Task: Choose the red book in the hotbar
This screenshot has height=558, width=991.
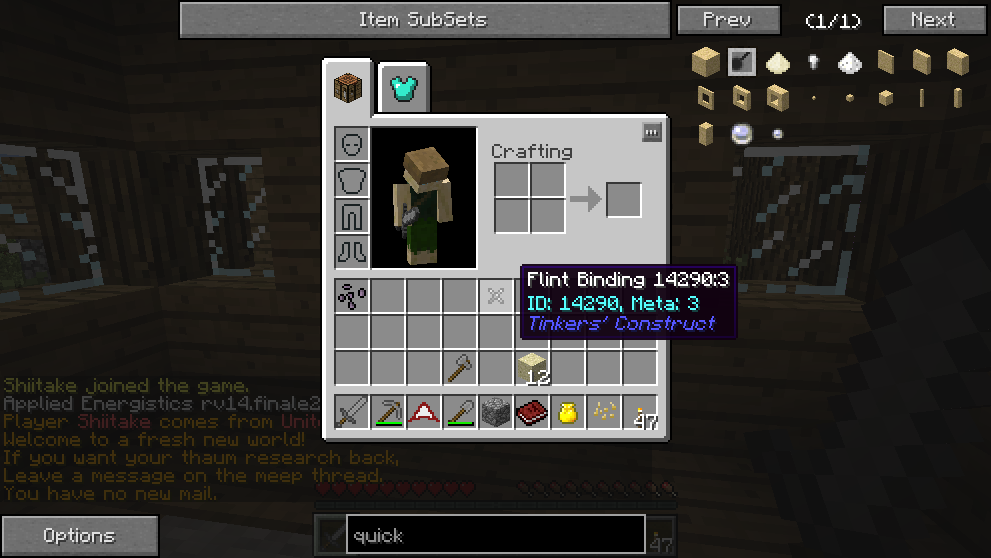Action: pyautogui.click(x=532, y=413)
